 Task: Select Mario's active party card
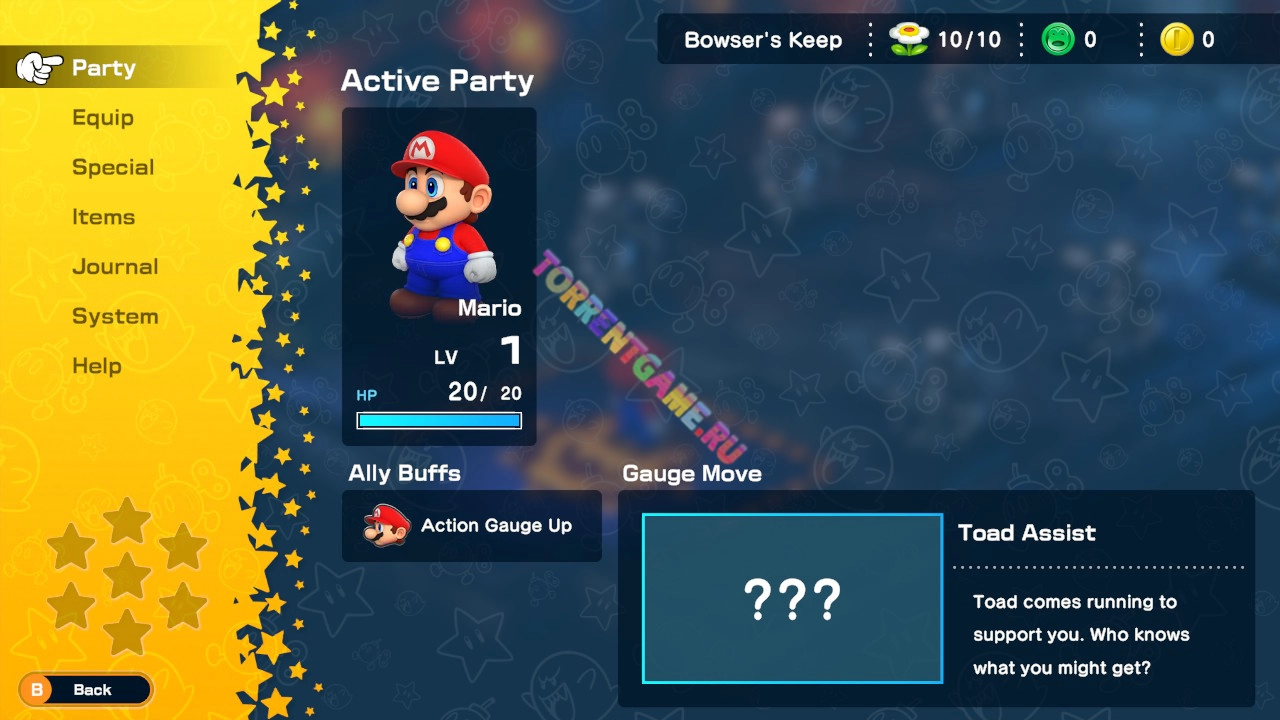pos(439,277)
